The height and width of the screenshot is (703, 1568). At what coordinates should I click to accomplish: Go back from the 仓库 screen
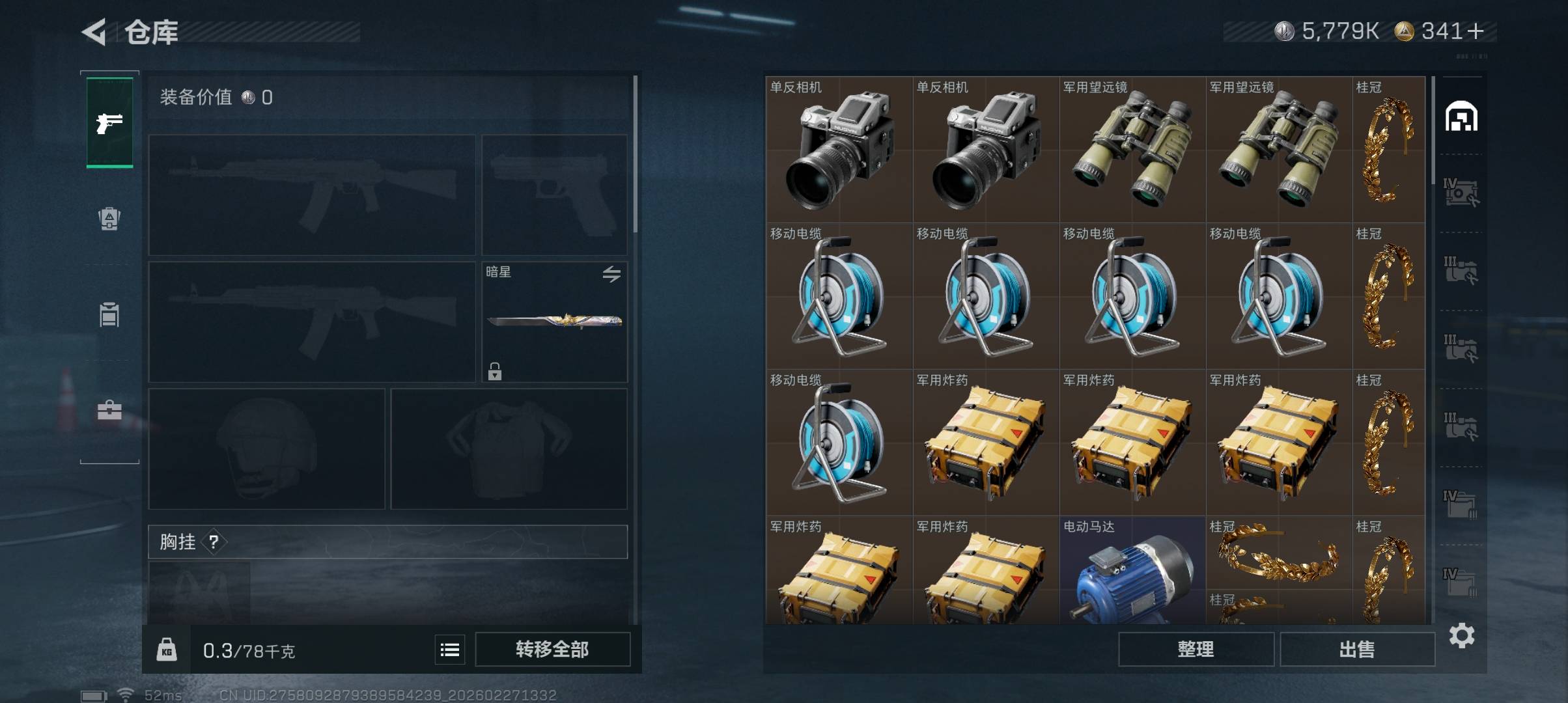[94, 32]
